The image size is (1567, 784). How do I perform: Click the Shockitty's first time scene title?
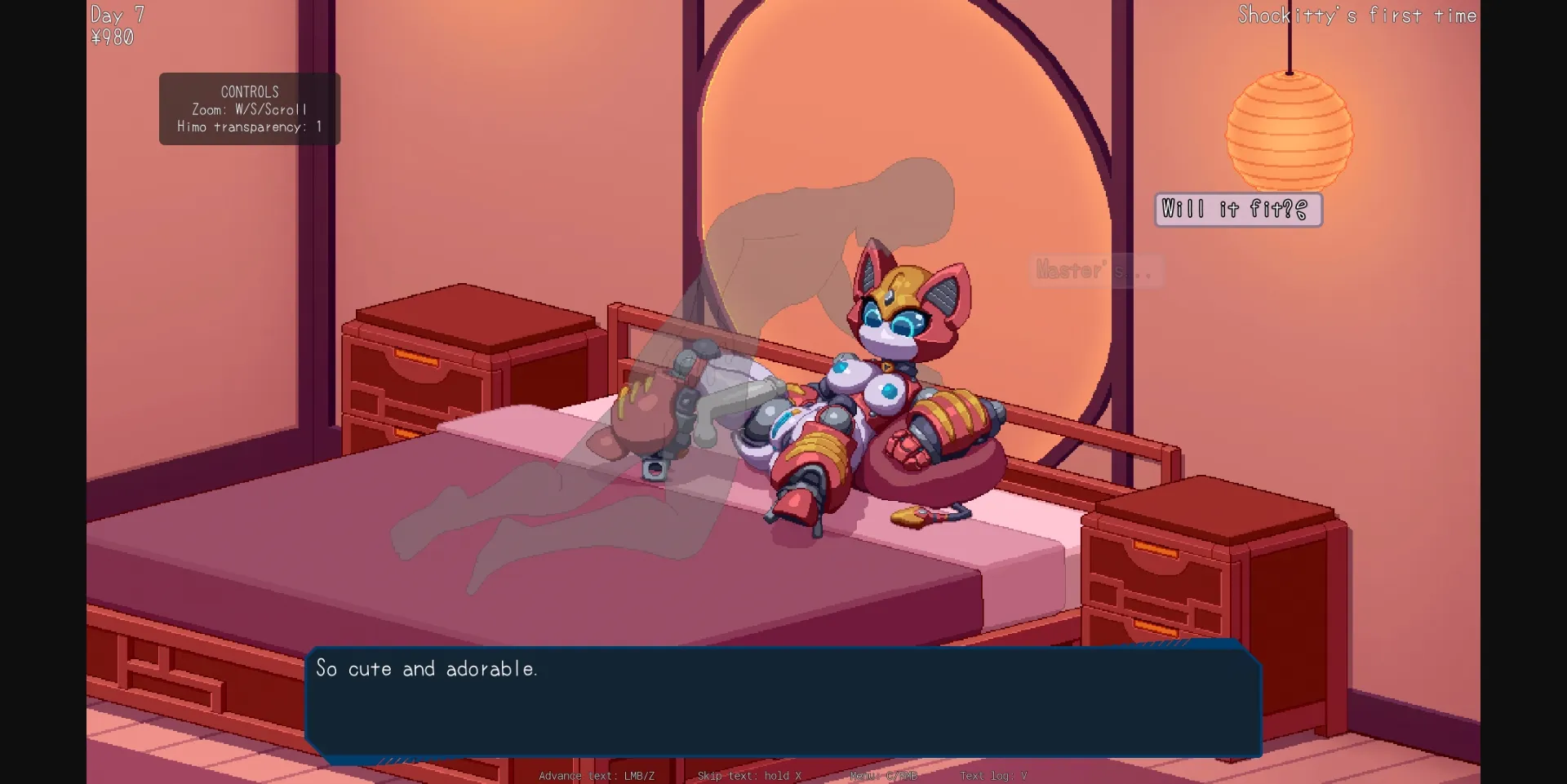(x=1356, y=15)
